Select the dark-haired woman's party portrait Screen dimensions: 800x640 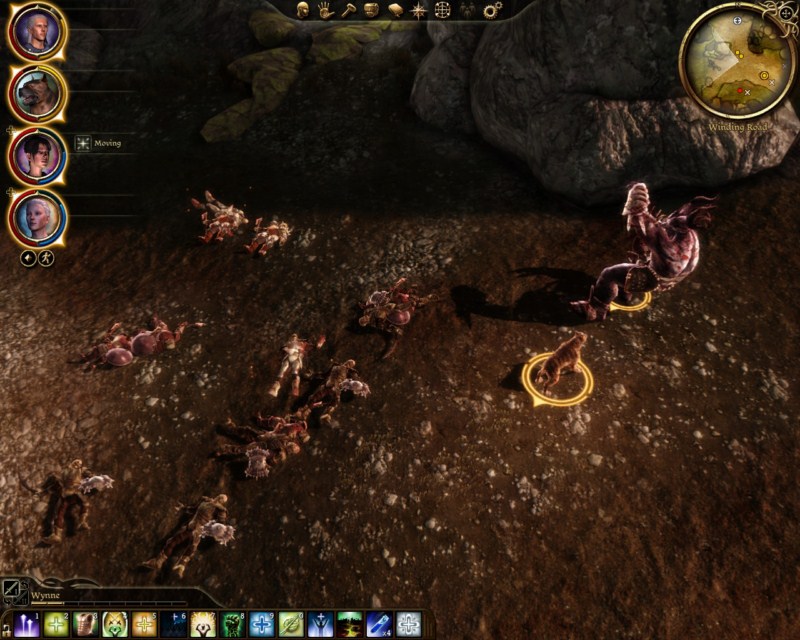click(x=39, y=155)
